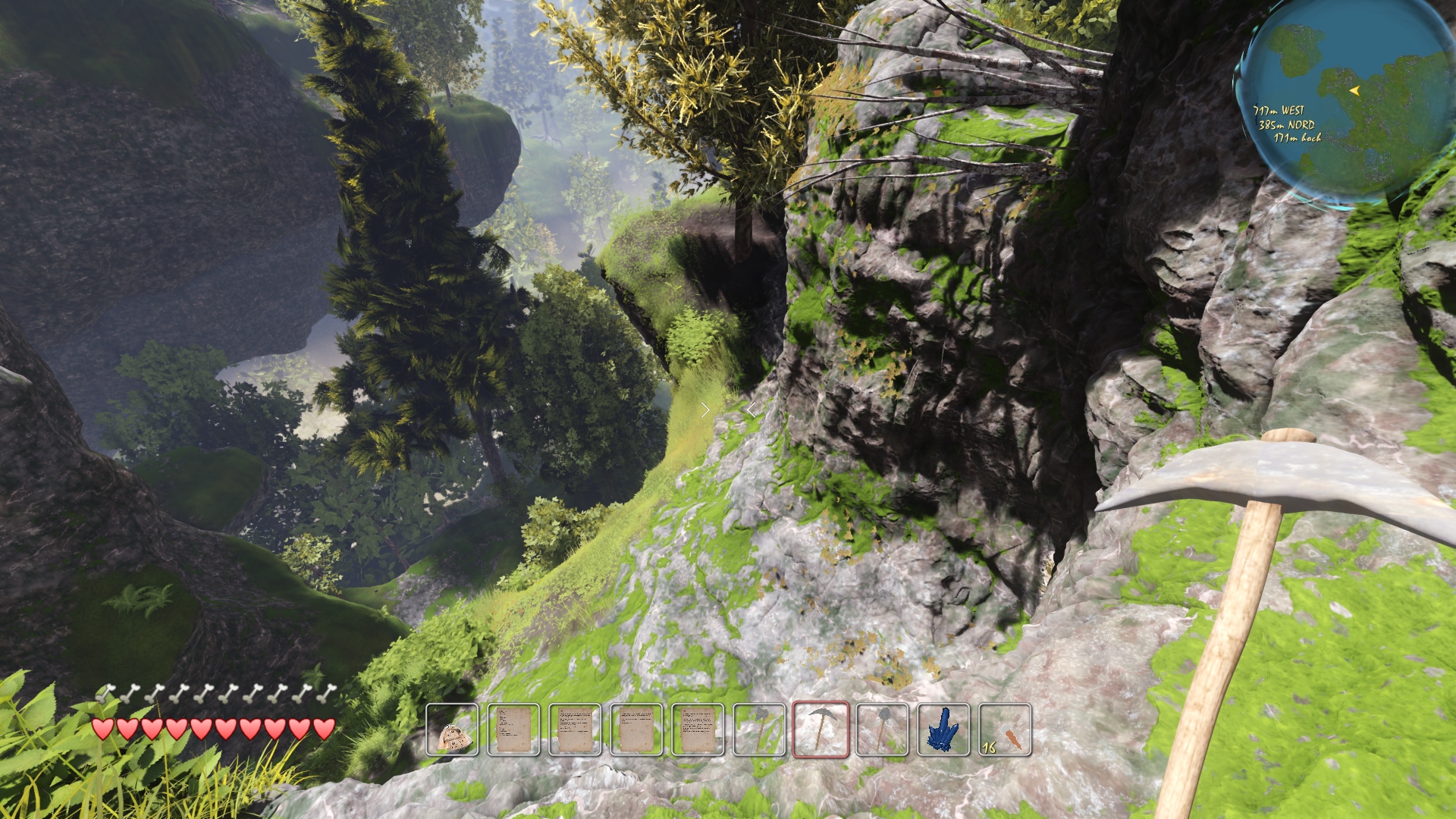
Task: Select the riveted helmet hotbar slot
Action: [452, 730]
